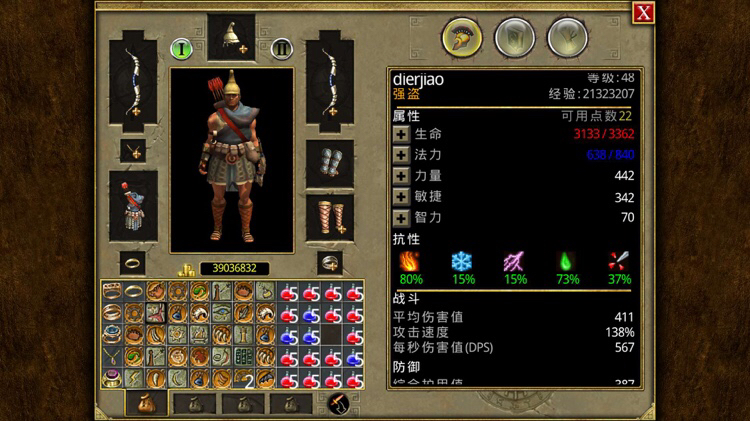Switch to weapon set II

pos(282,47)
